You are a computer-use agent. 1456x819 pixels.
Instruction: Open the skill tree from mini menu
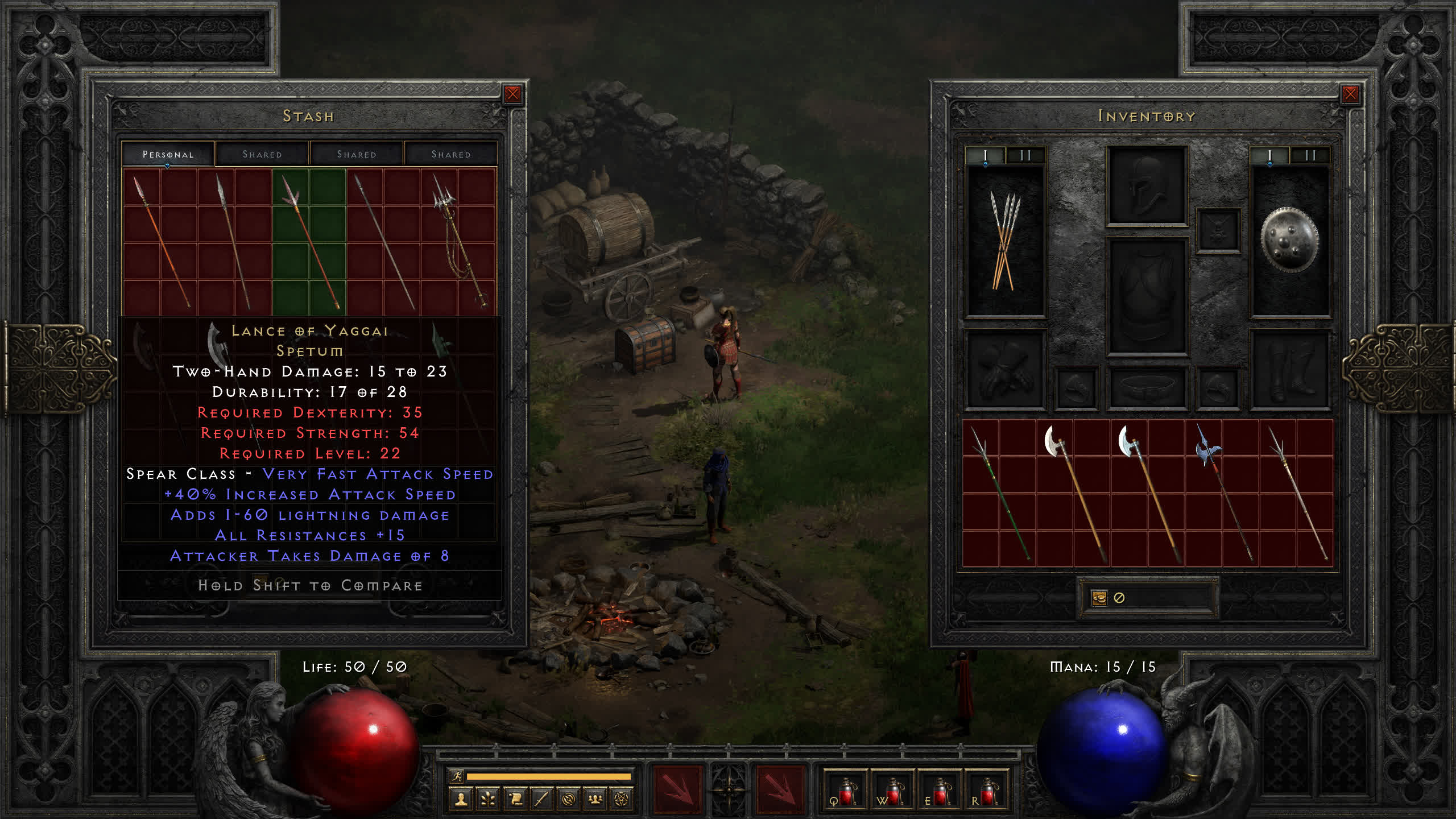488,800
